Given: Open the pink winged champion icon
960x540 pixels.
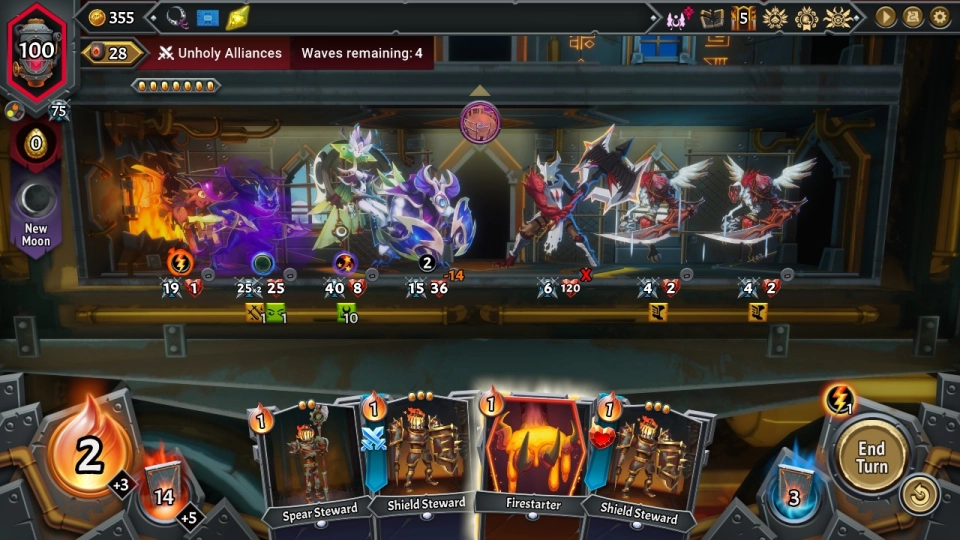Looking at the screenshot, I should pyautogui.click(x=679, y=17).
